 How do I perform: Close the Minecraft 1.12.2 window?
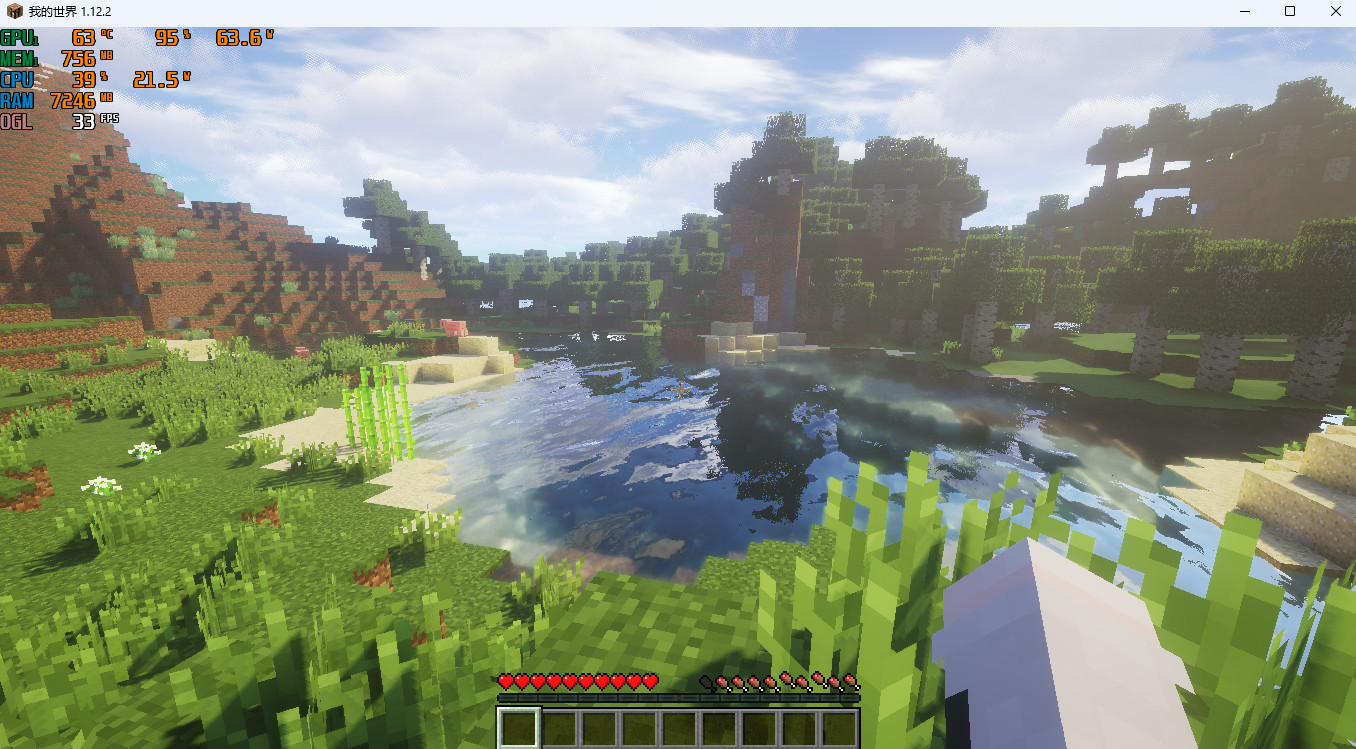[x=1336, y=12]
